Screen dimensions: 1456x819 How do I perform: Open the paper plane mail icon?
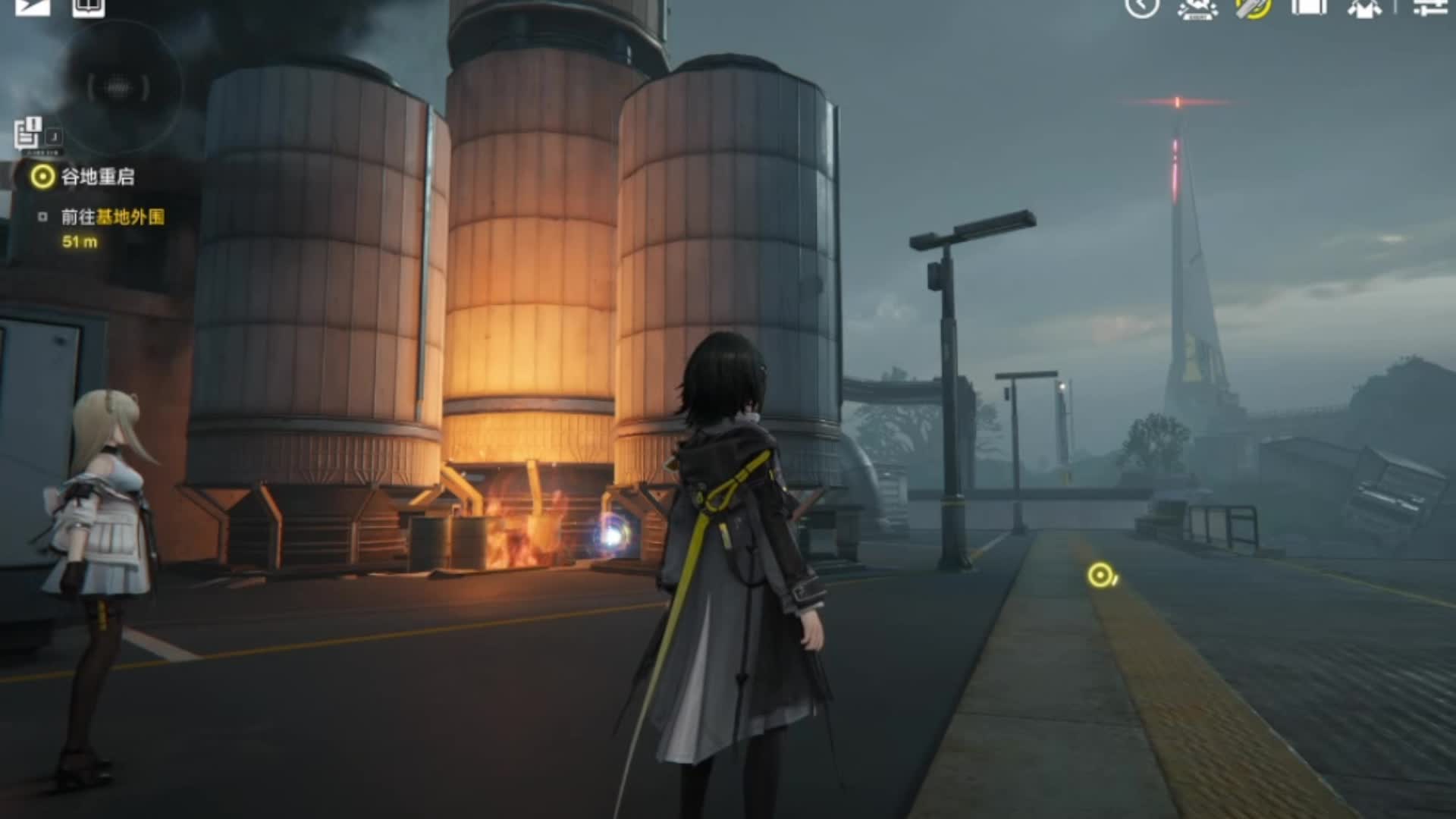(x=33, y=6)
